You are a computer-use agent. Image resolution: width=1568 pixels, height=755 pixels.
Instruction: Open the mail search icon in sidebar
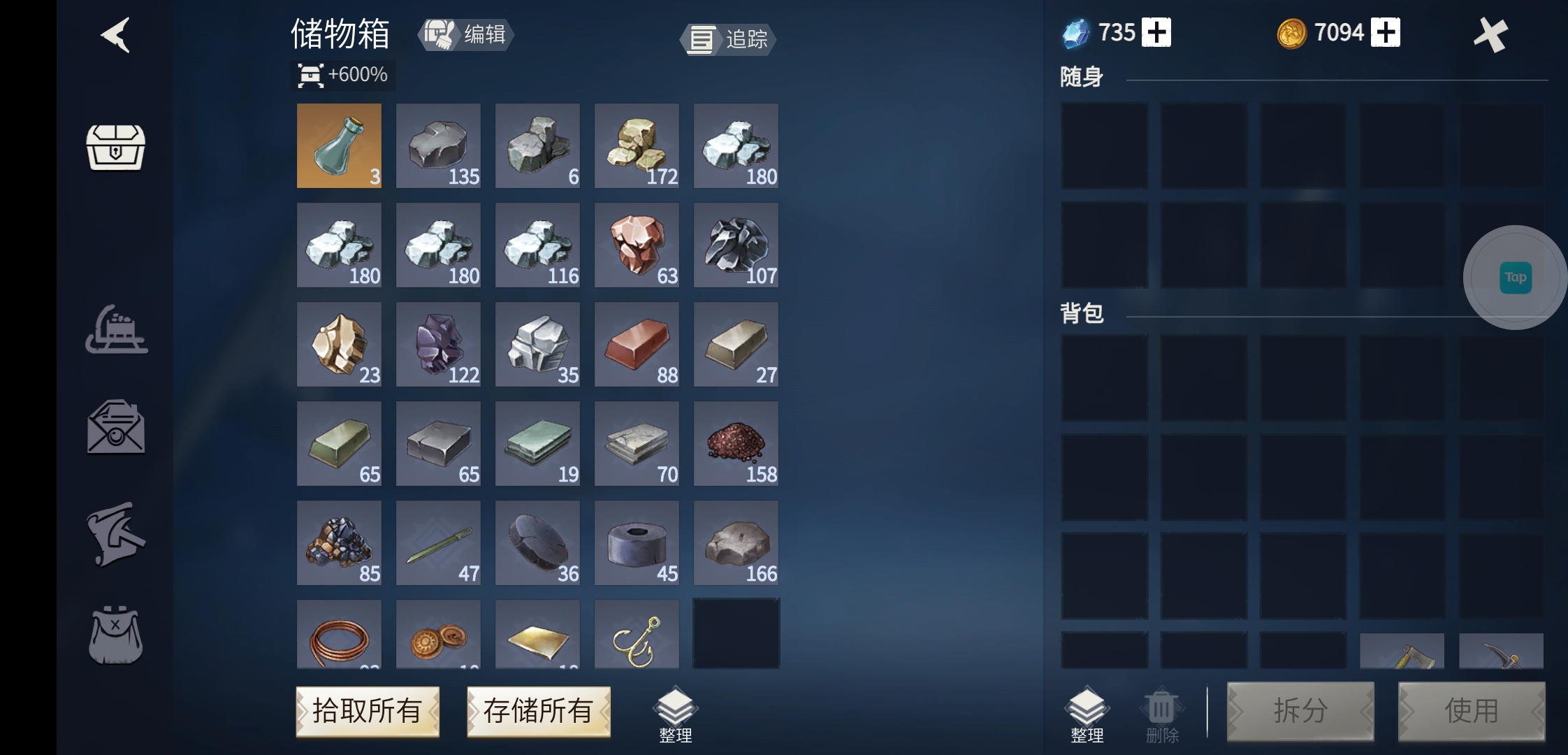click(x=117, y=426)
